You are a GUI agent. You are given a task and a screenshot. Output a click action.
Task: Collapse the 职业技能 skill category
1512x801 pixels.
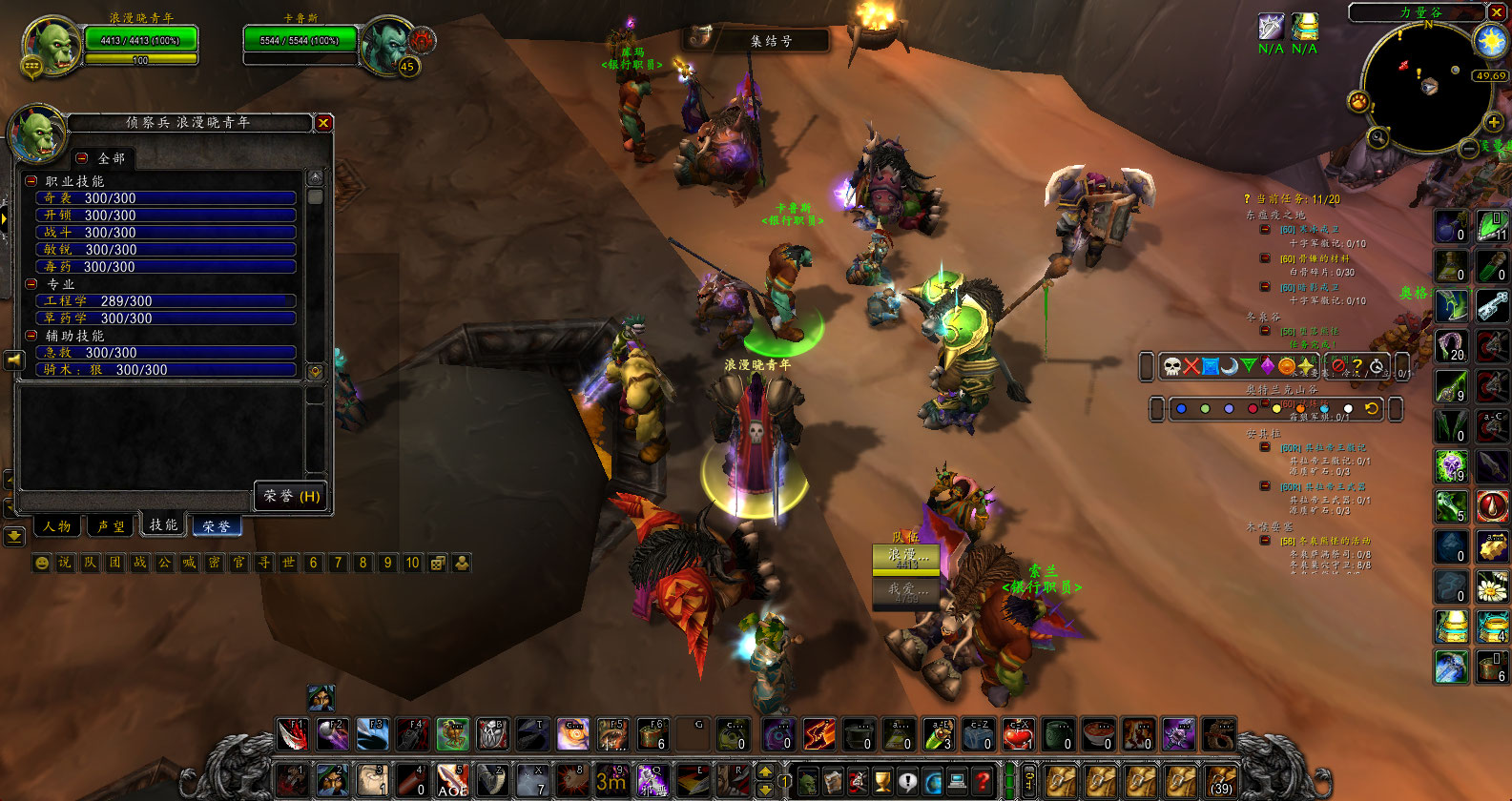31,181
